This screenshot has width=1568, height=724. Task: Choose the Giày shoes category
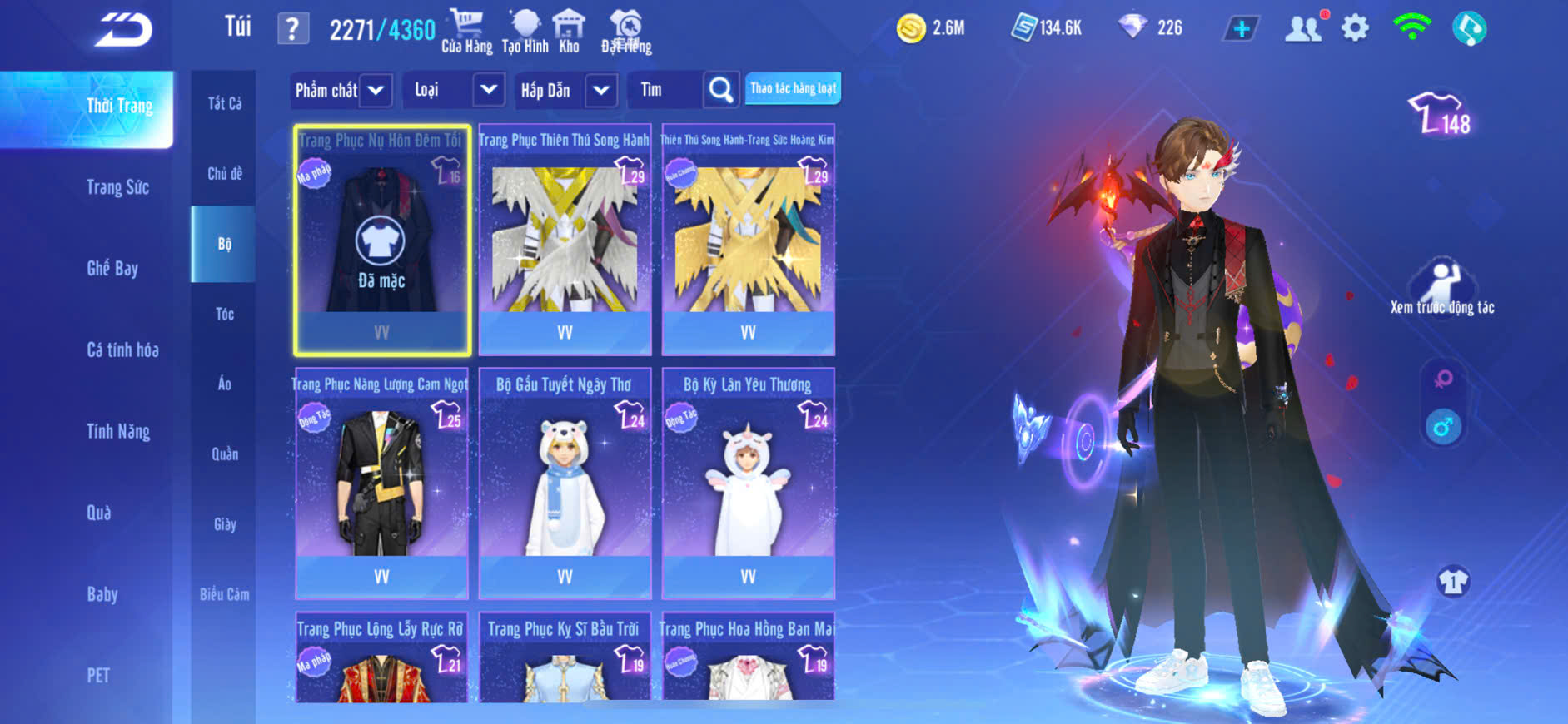pos(224,524)
